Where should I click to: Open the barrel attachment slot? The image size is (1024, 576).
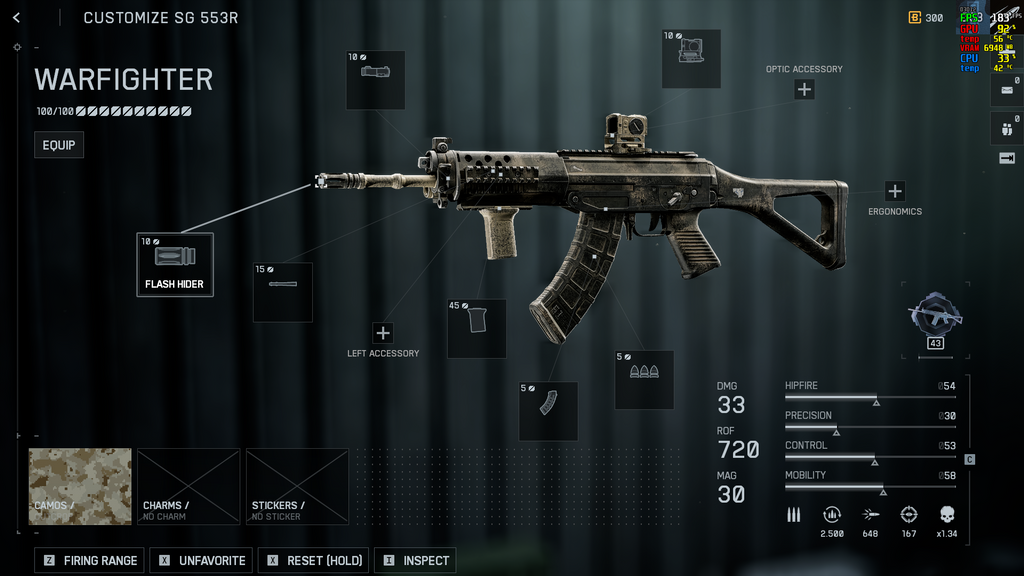[282, 292]
